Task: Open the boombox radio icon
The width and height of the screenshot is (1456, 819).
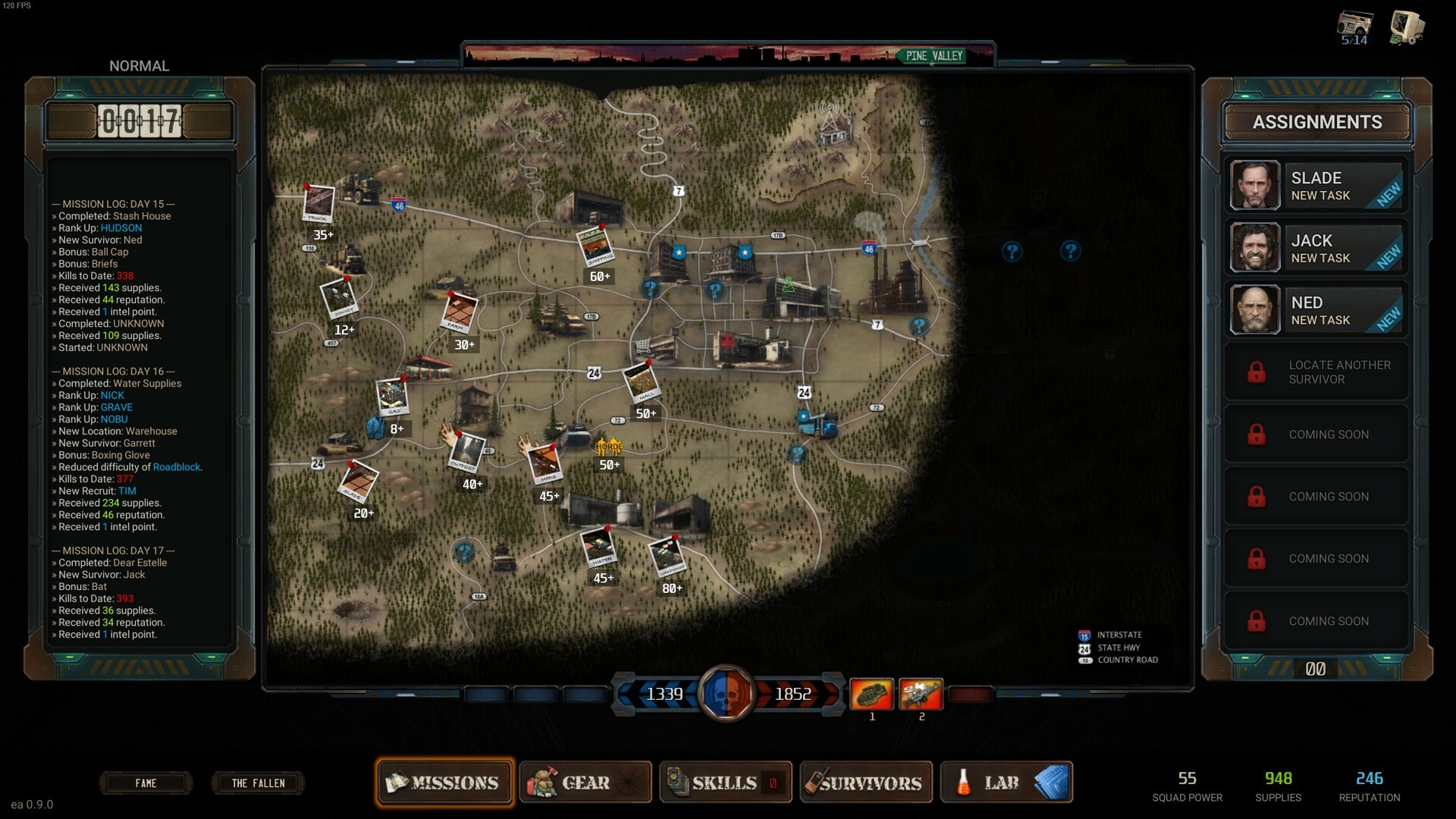Action: click(x=1354, y=28)
